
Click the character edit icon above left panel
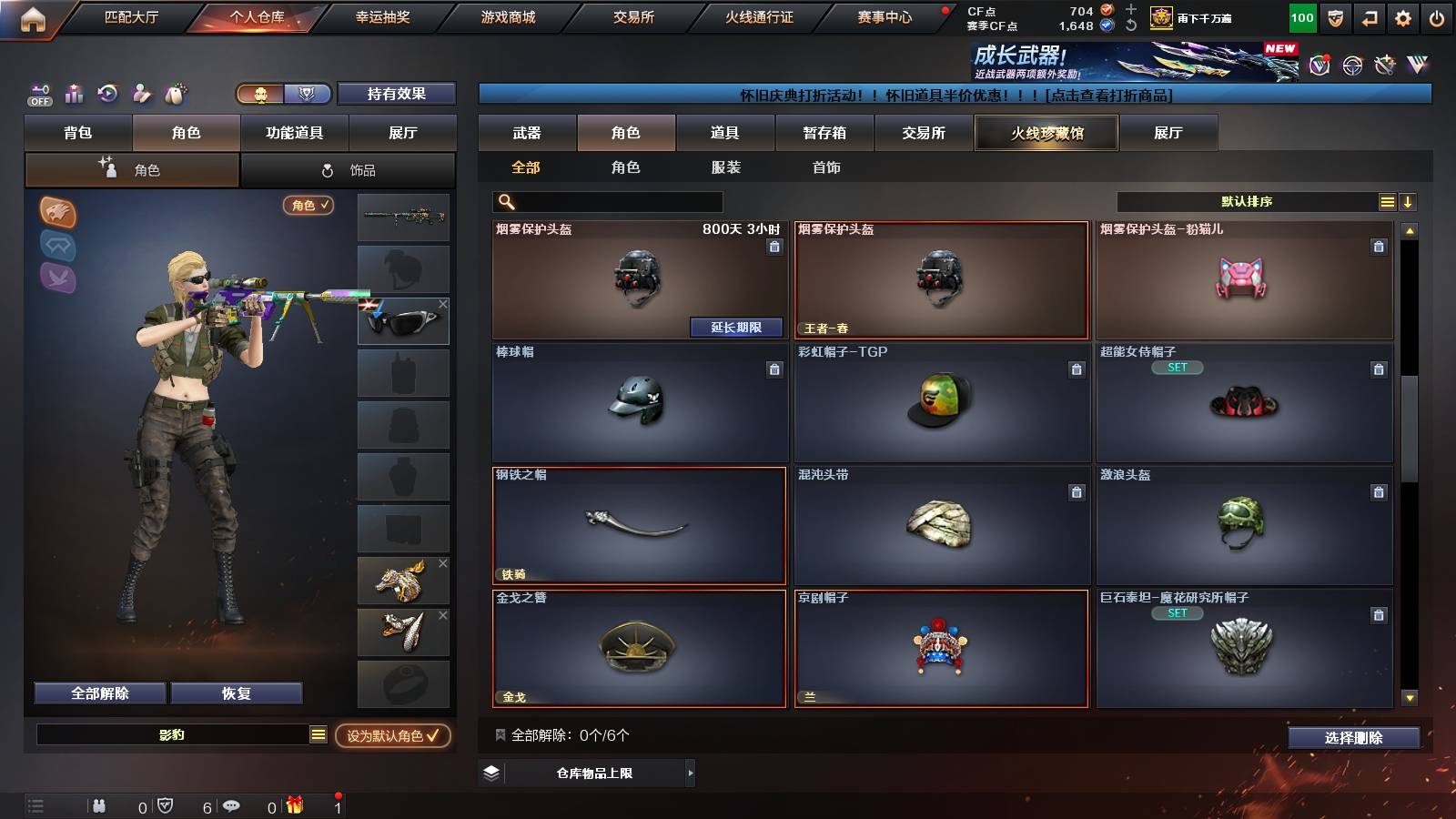pos(141,93)
